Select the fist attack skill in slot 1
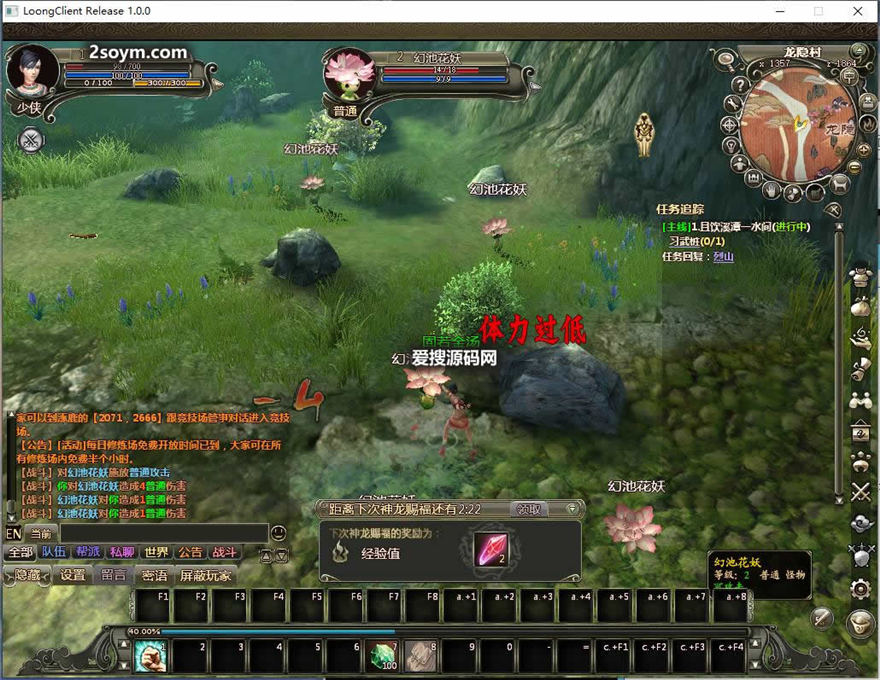This screenshot has height=680, width=880. pyautogui.click(x=152, y=655)
